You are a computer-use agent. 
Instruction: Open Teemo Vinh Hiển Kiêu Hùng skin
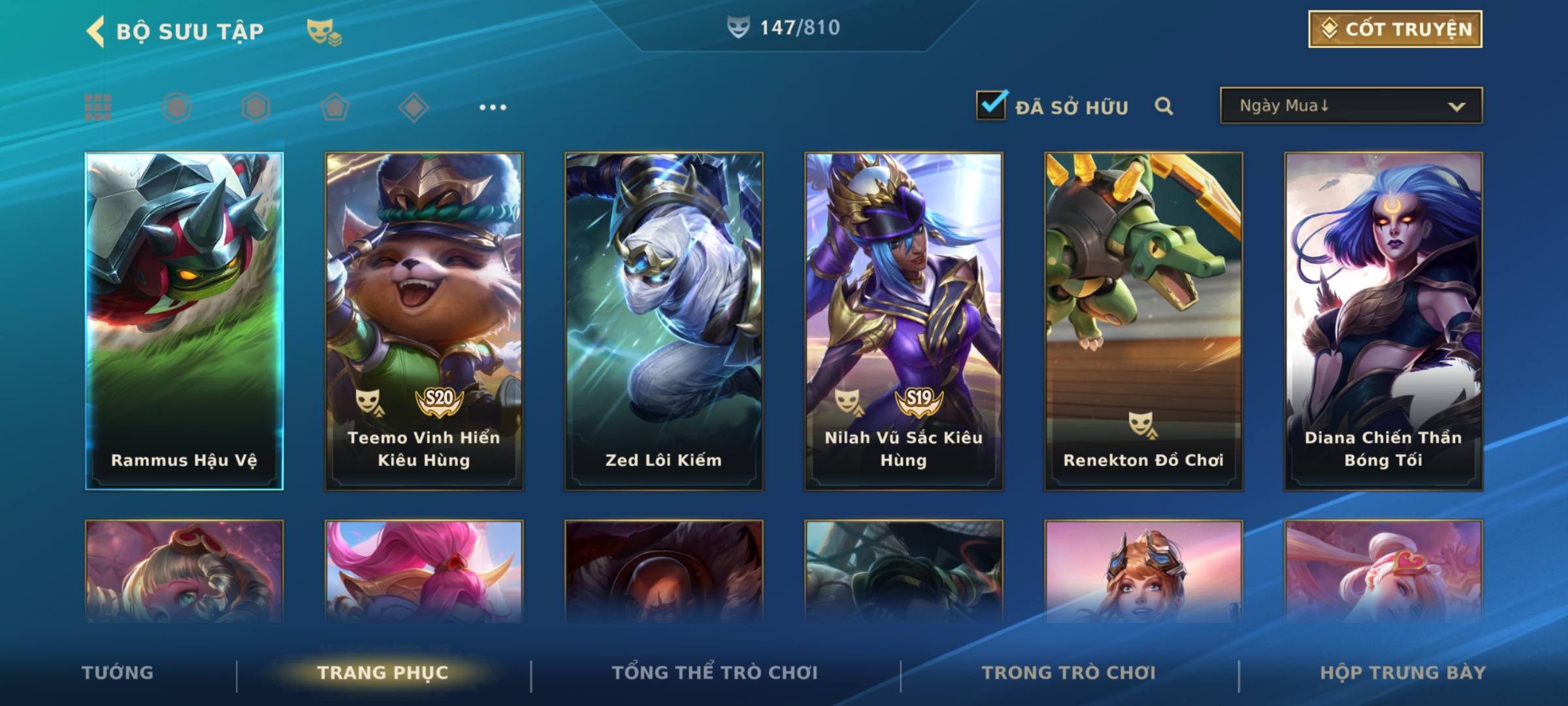424,320
